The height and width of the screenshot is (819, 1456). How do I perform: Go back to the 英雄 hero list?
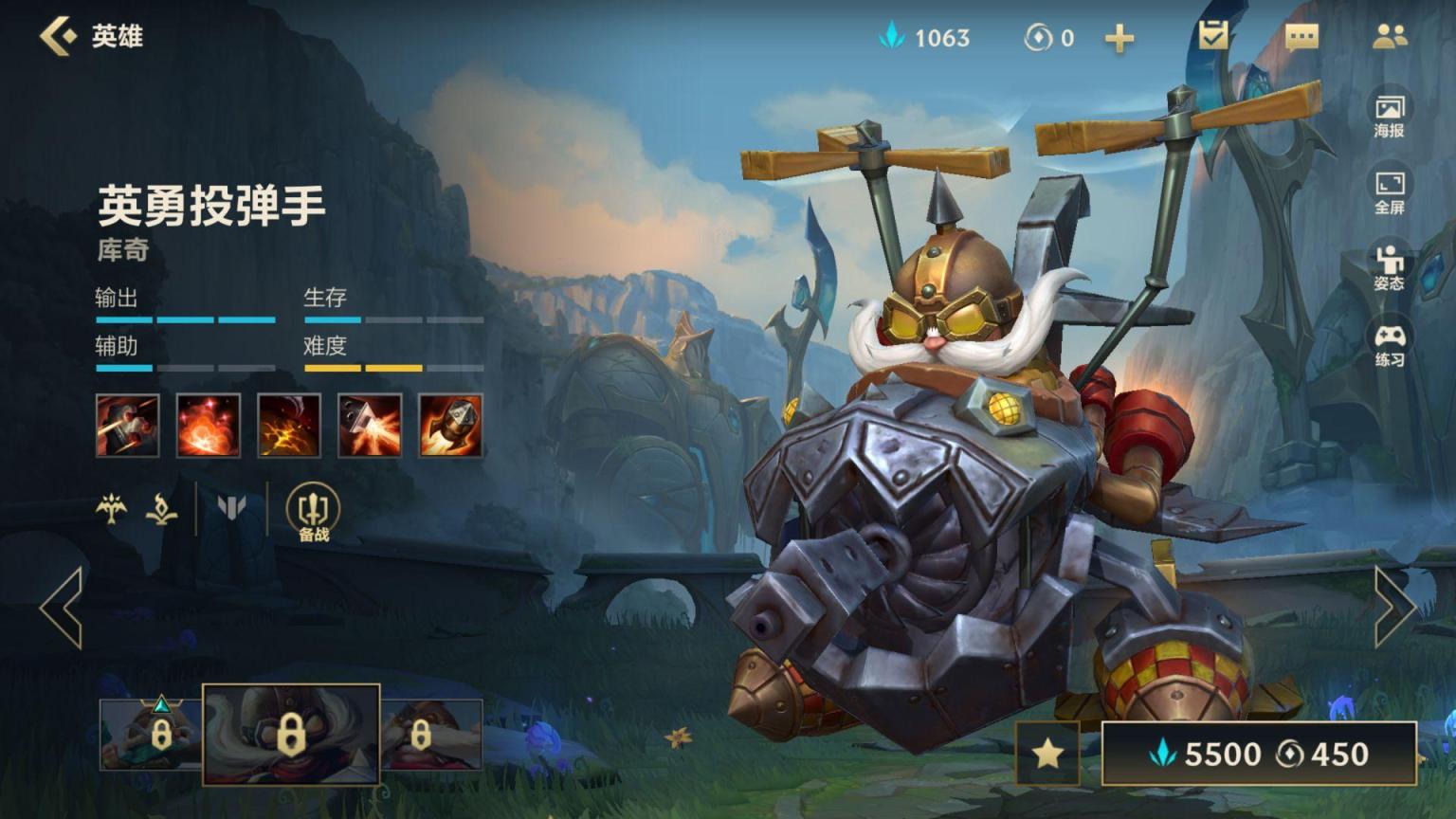click(90, 37)
